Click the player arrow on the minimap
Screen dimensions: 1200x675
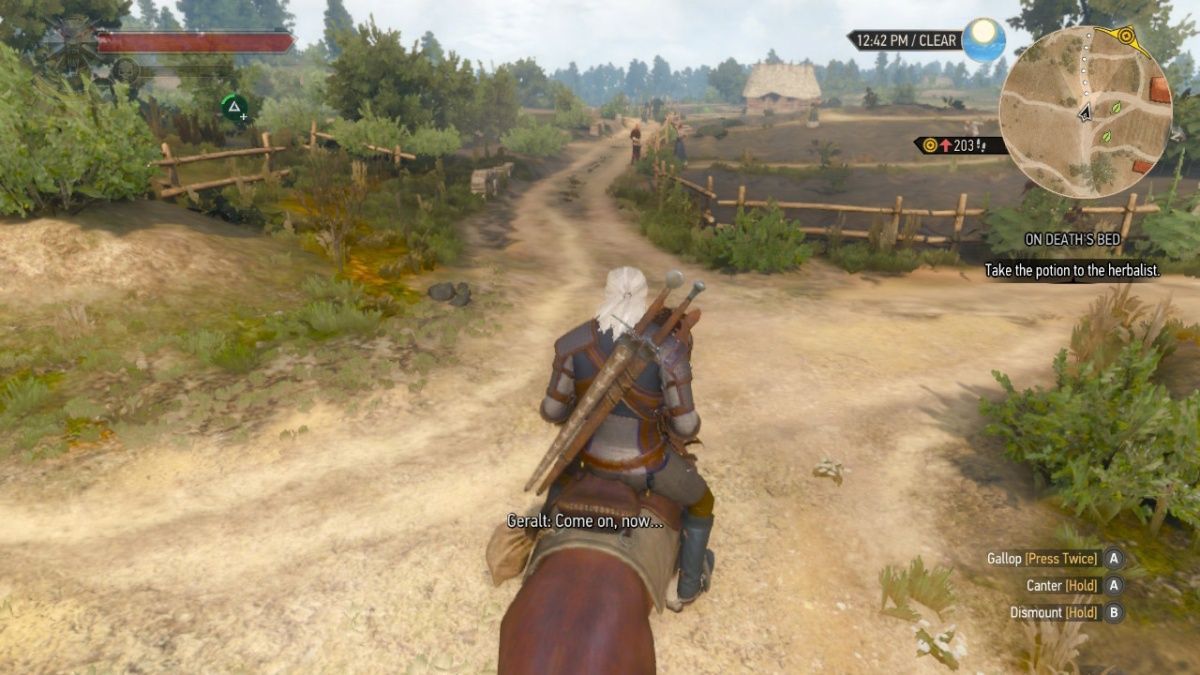coord(1085,113)
